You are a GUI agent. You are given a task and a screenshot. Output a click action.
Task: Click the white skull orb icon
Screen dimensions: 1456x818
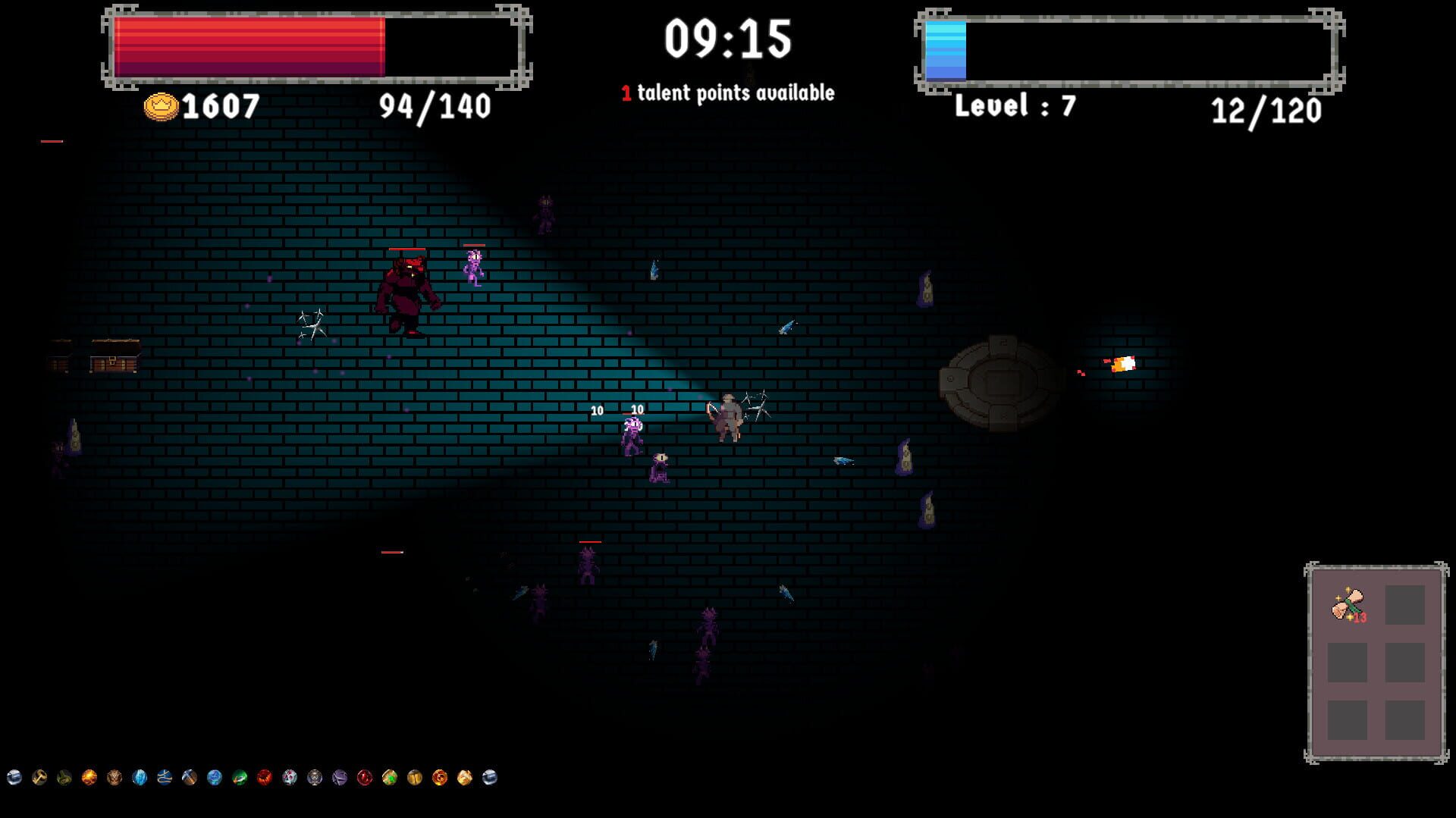coord(290,776)
